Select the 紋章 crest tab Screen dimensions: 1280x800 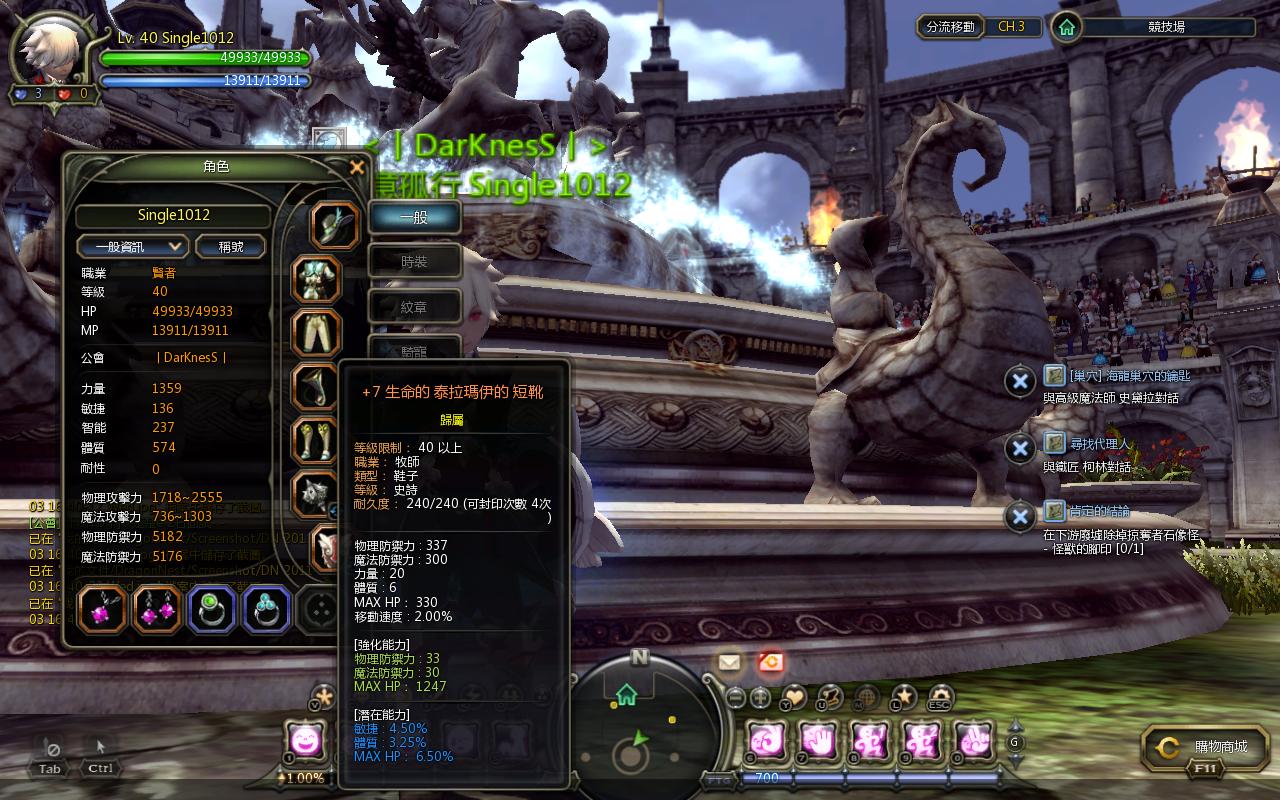pos(414,308)
